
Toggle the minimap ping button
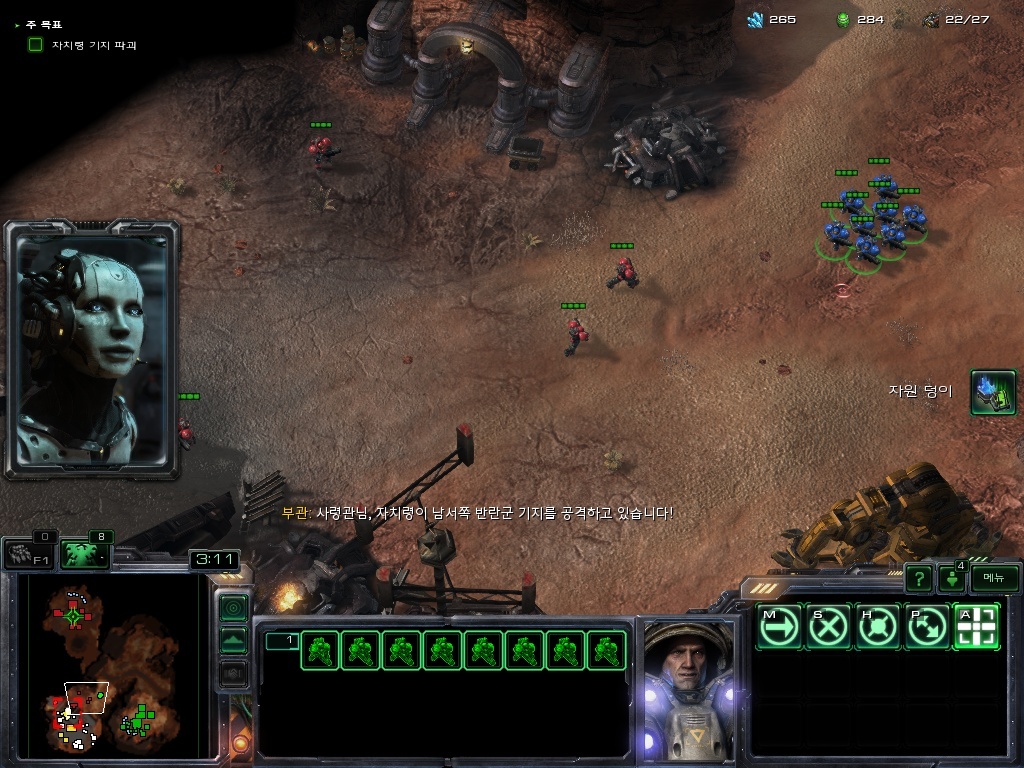click(x=233, y=607)
